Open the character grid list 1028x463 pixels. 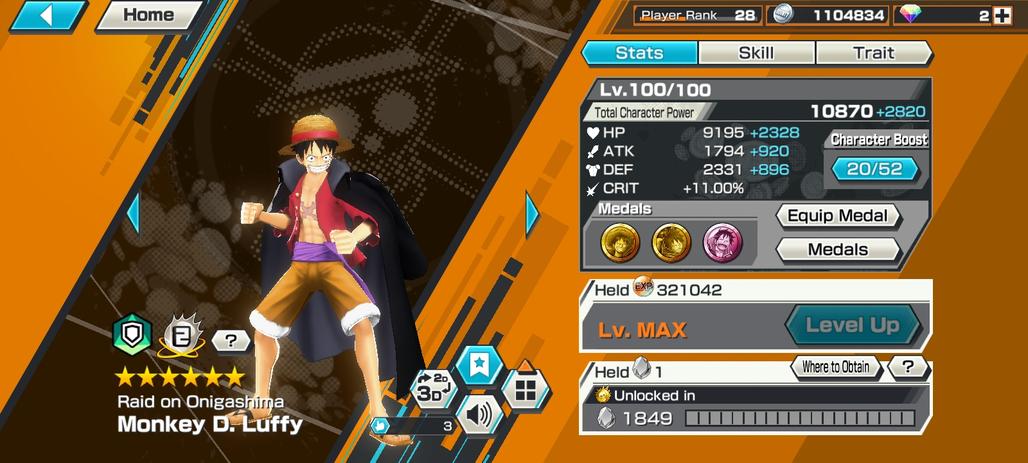525,387
